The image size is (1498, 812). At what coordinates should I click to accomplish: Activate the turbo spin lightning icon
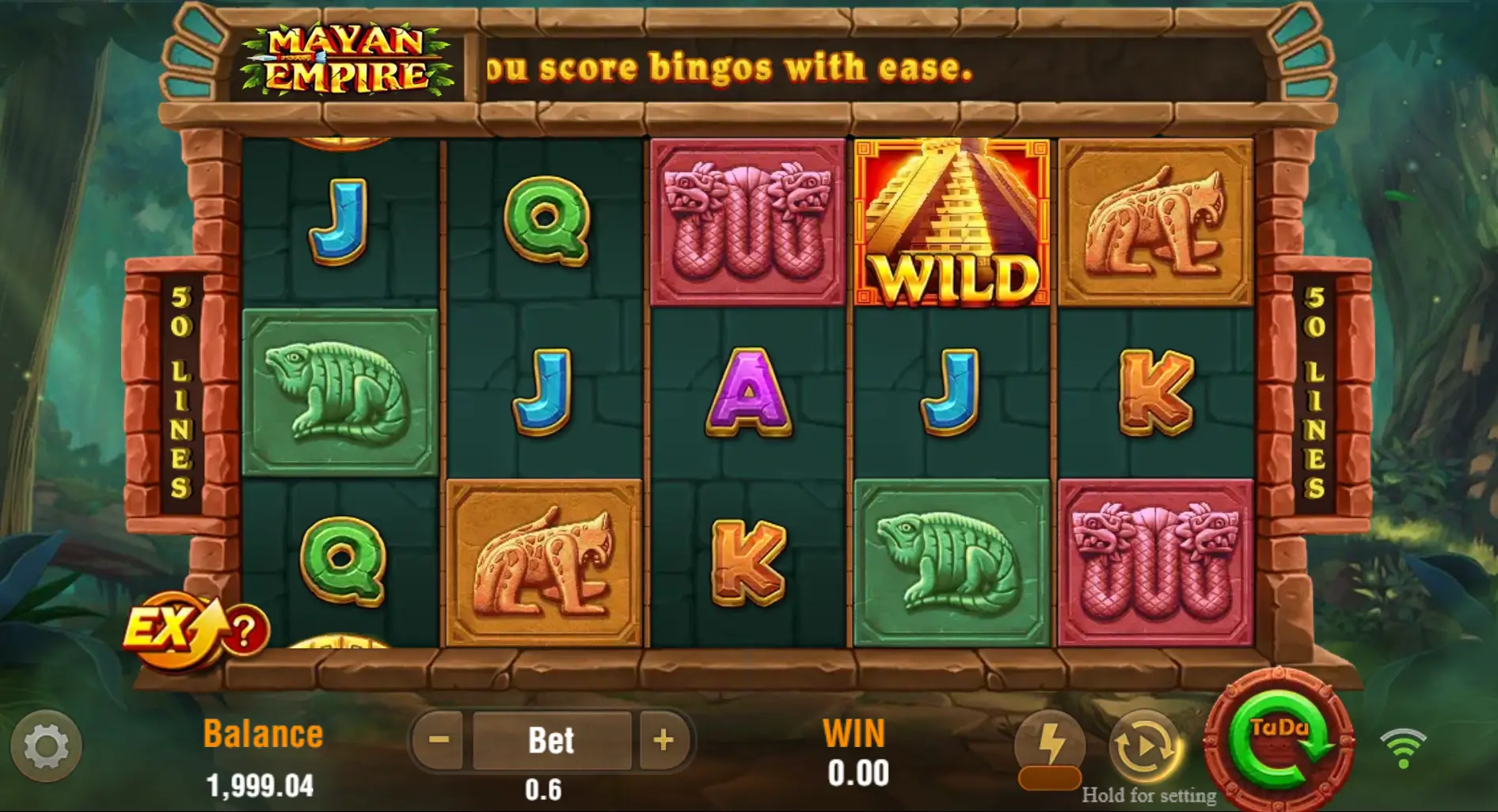click(1052, 742)
